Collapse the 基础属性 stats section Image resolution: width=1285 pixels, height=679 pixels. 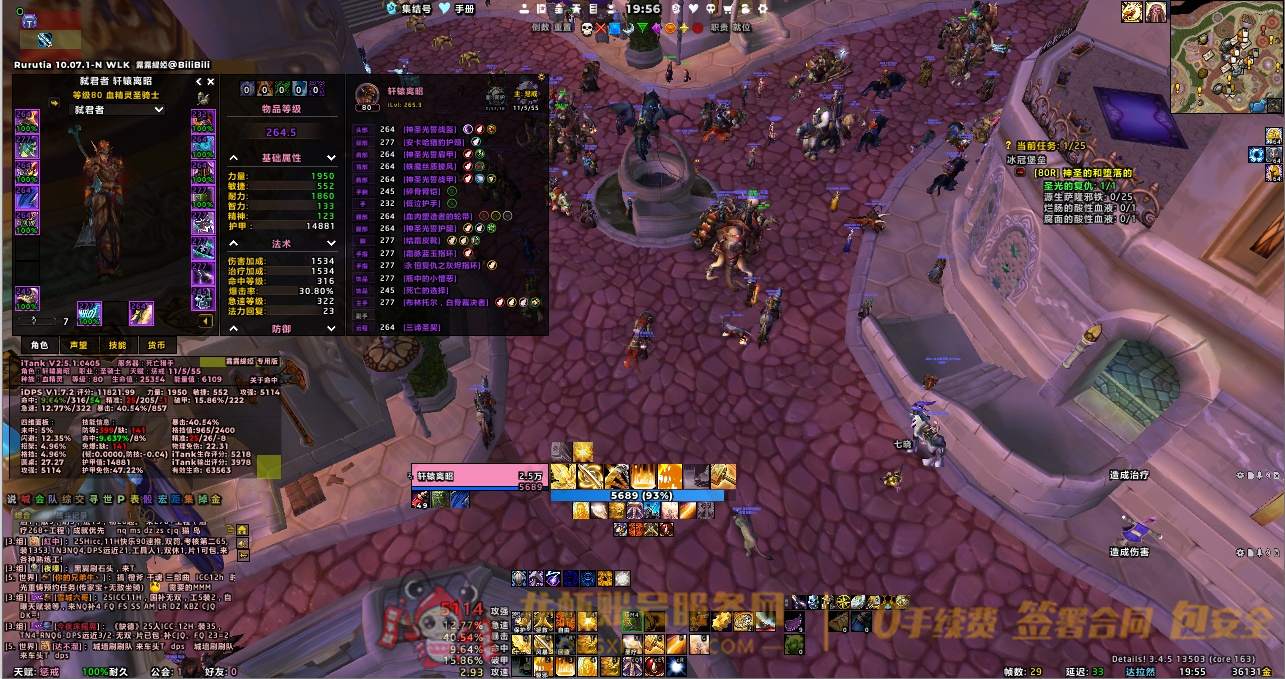tap(233, 158)
